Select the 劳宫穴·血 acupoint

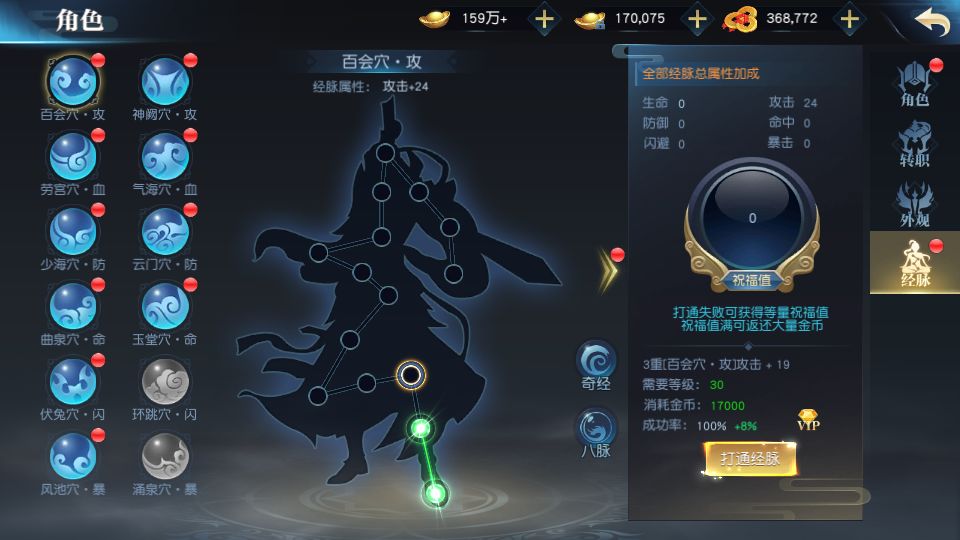point(73,156)
